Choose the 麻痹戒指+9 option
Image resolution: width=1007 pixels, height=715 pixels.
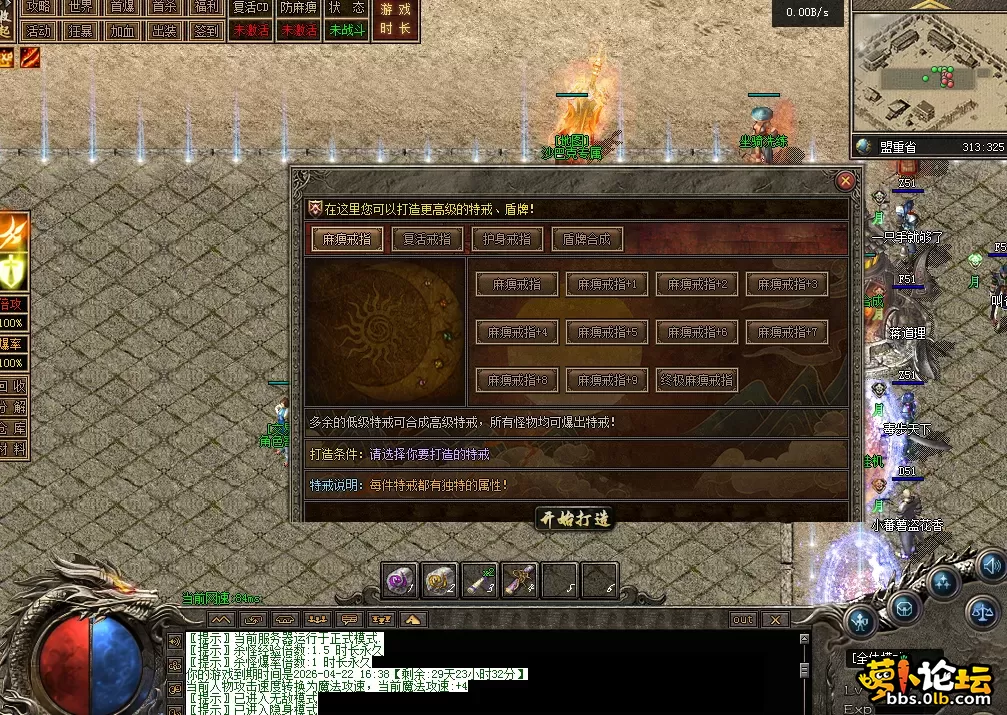coord(607,380)
